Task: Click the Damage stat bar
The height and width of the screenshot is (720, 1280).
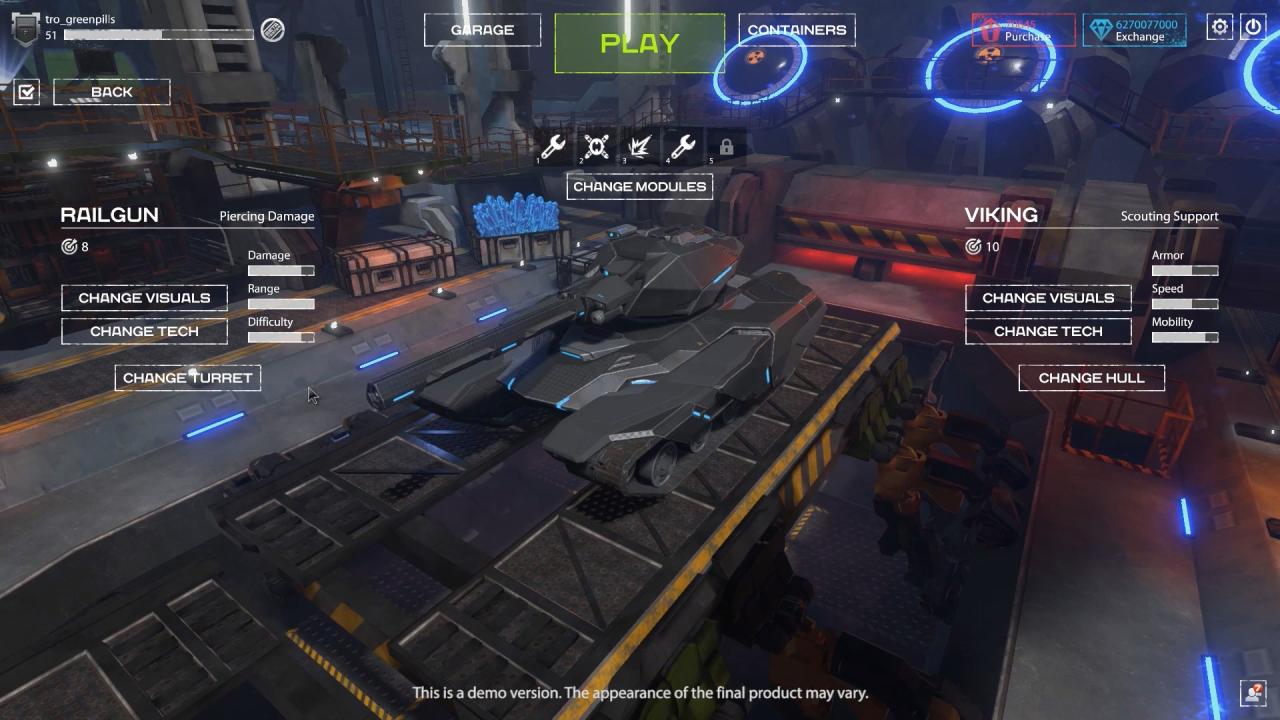Action: (281, 270)
